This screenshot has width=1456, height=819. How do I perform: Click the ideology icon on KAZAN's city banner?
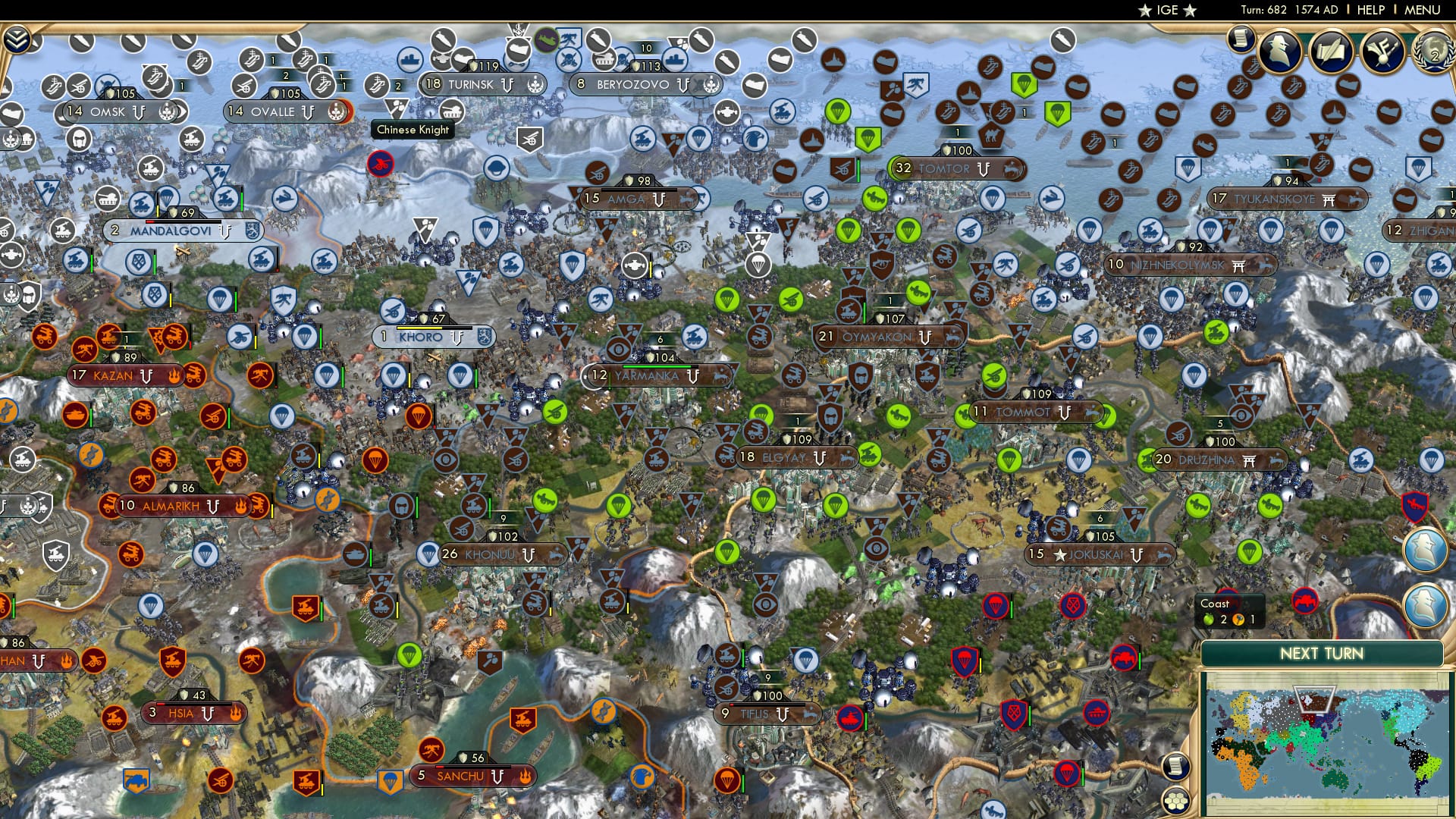174,375
